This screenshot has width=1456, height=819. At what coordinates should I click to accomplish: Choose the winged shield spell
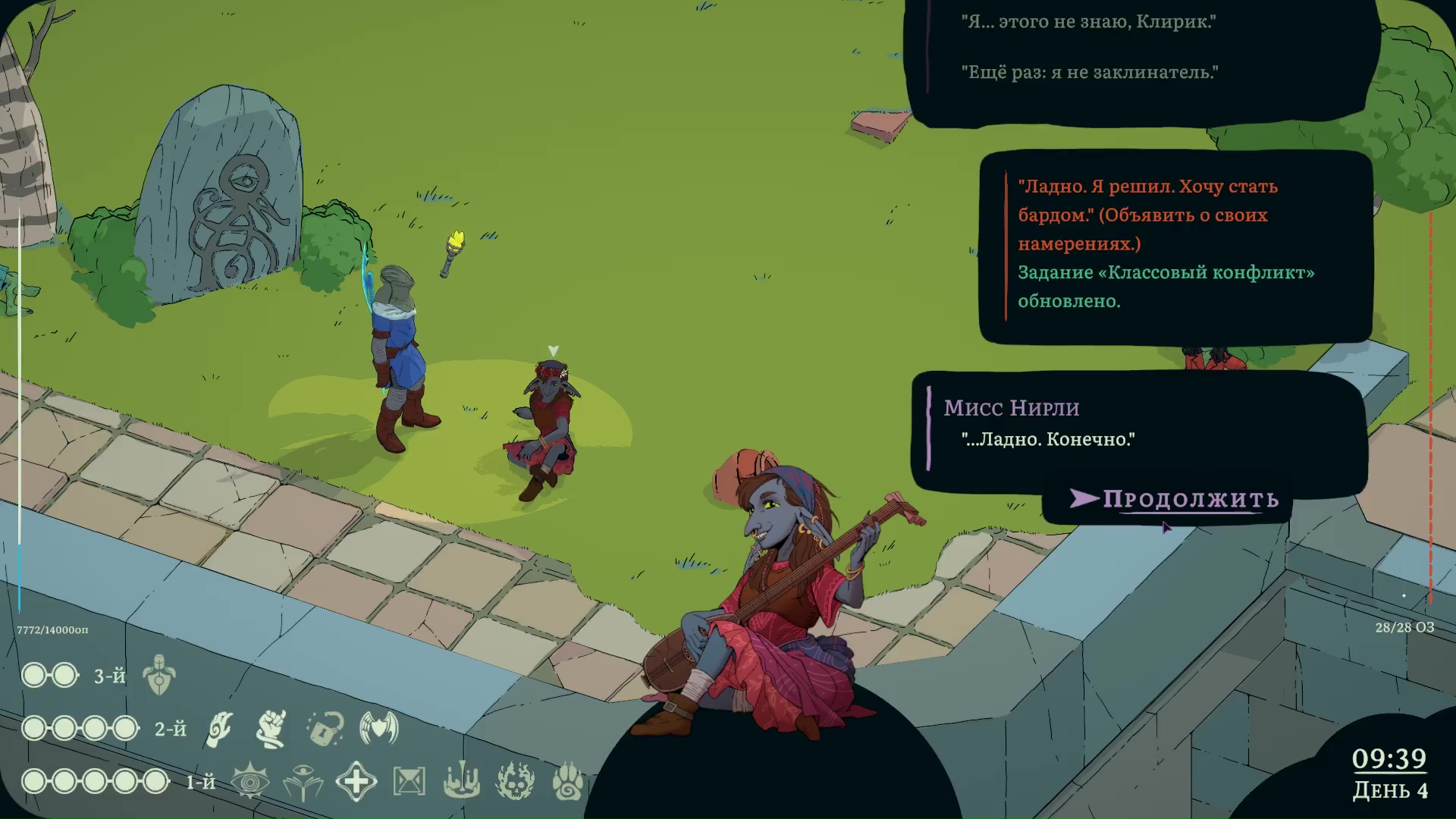tap(379, 729)
